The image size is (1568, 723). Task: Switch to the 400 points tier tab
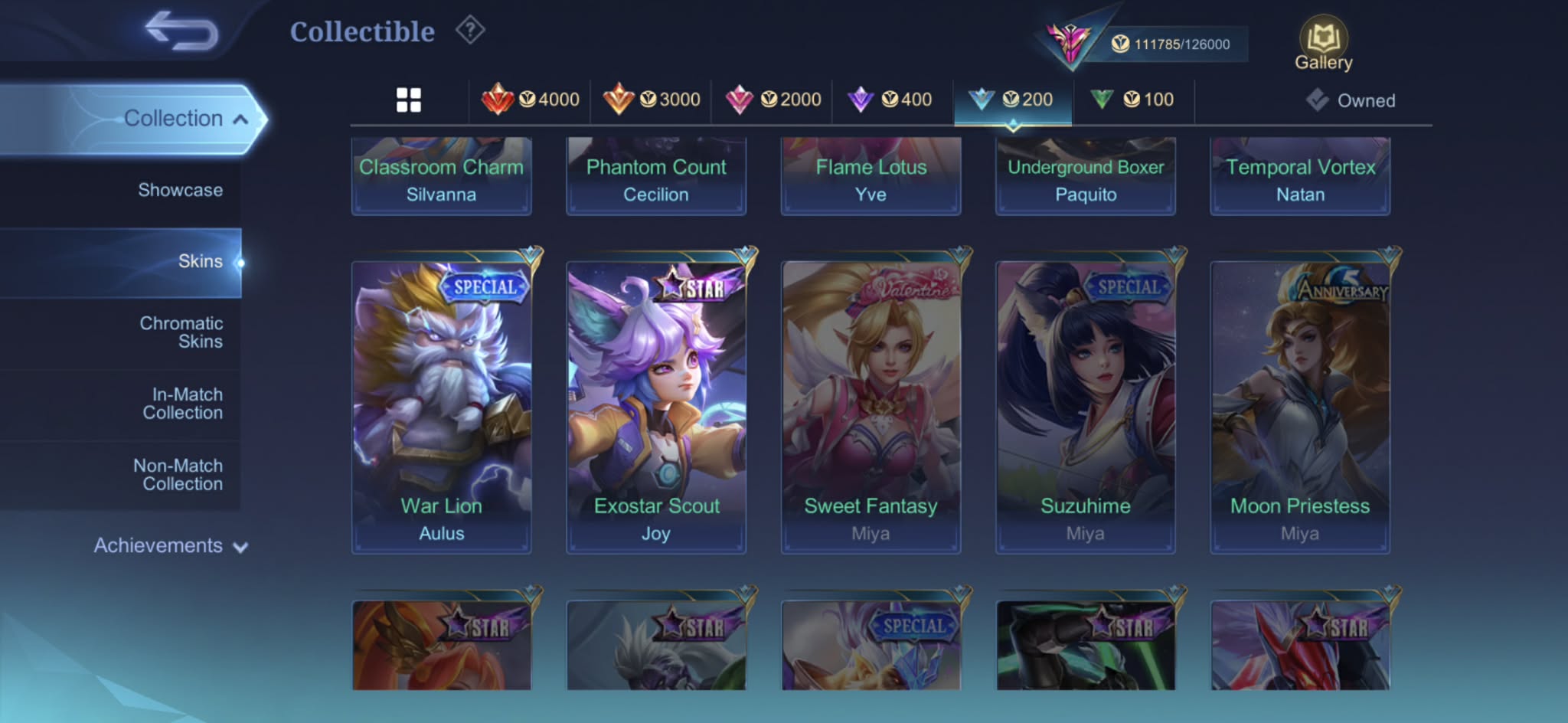pyautogui.click(x=890, y=100)
